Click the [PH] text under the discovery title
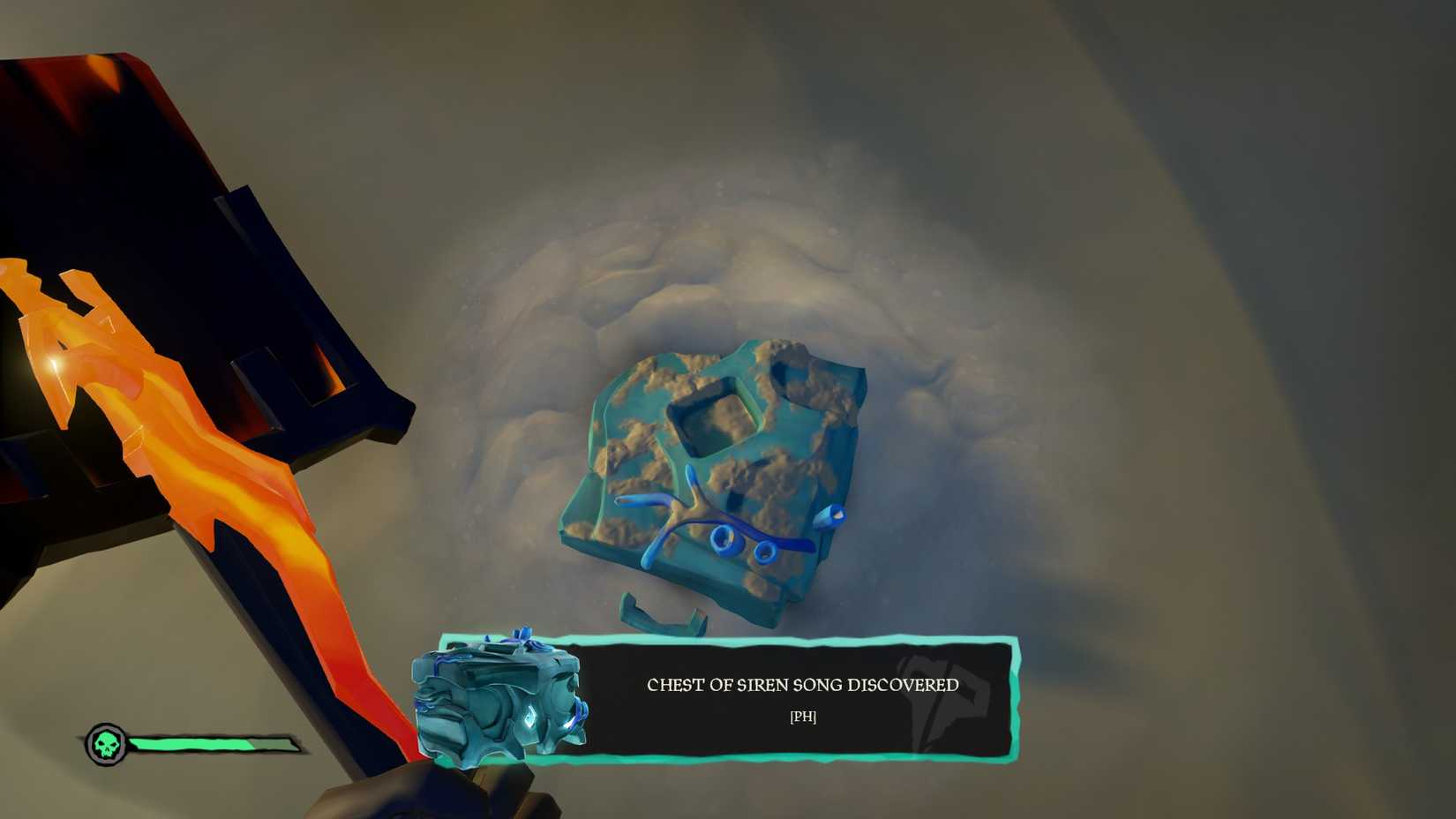 [x=804, y=718]
